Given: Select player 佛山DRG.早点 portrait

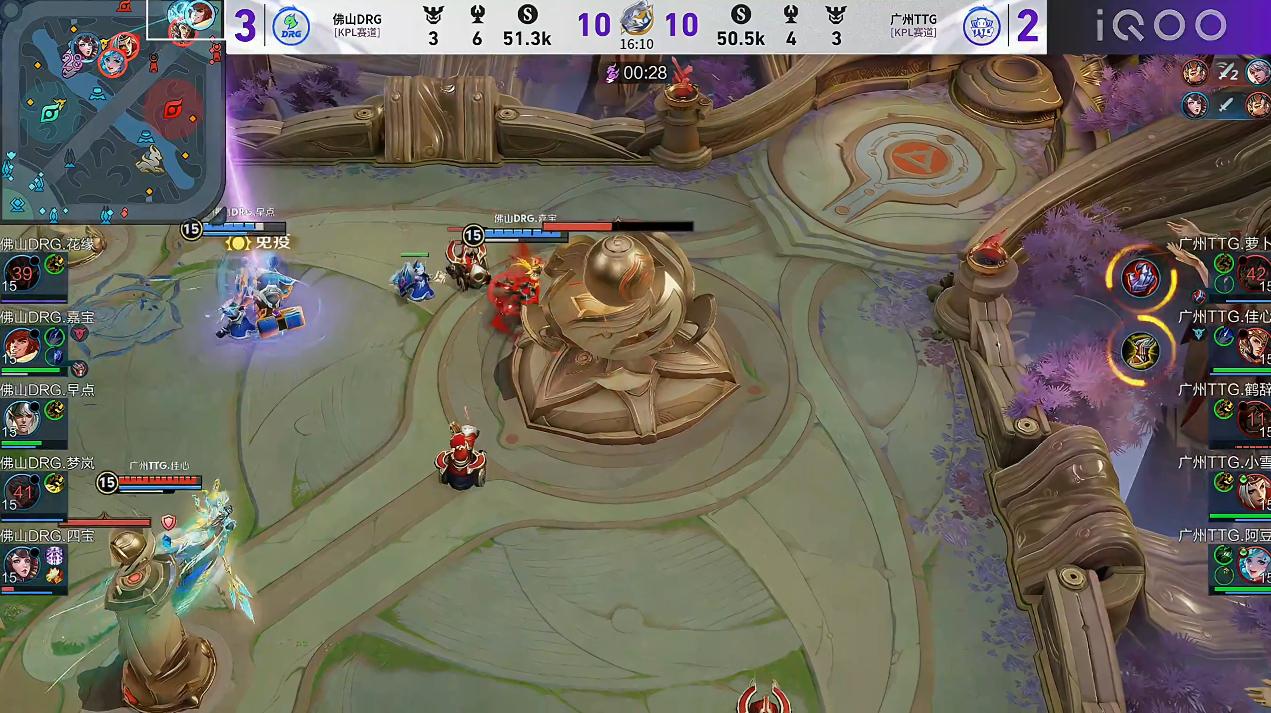Looking at the screenshot, I should pos(21,417).
